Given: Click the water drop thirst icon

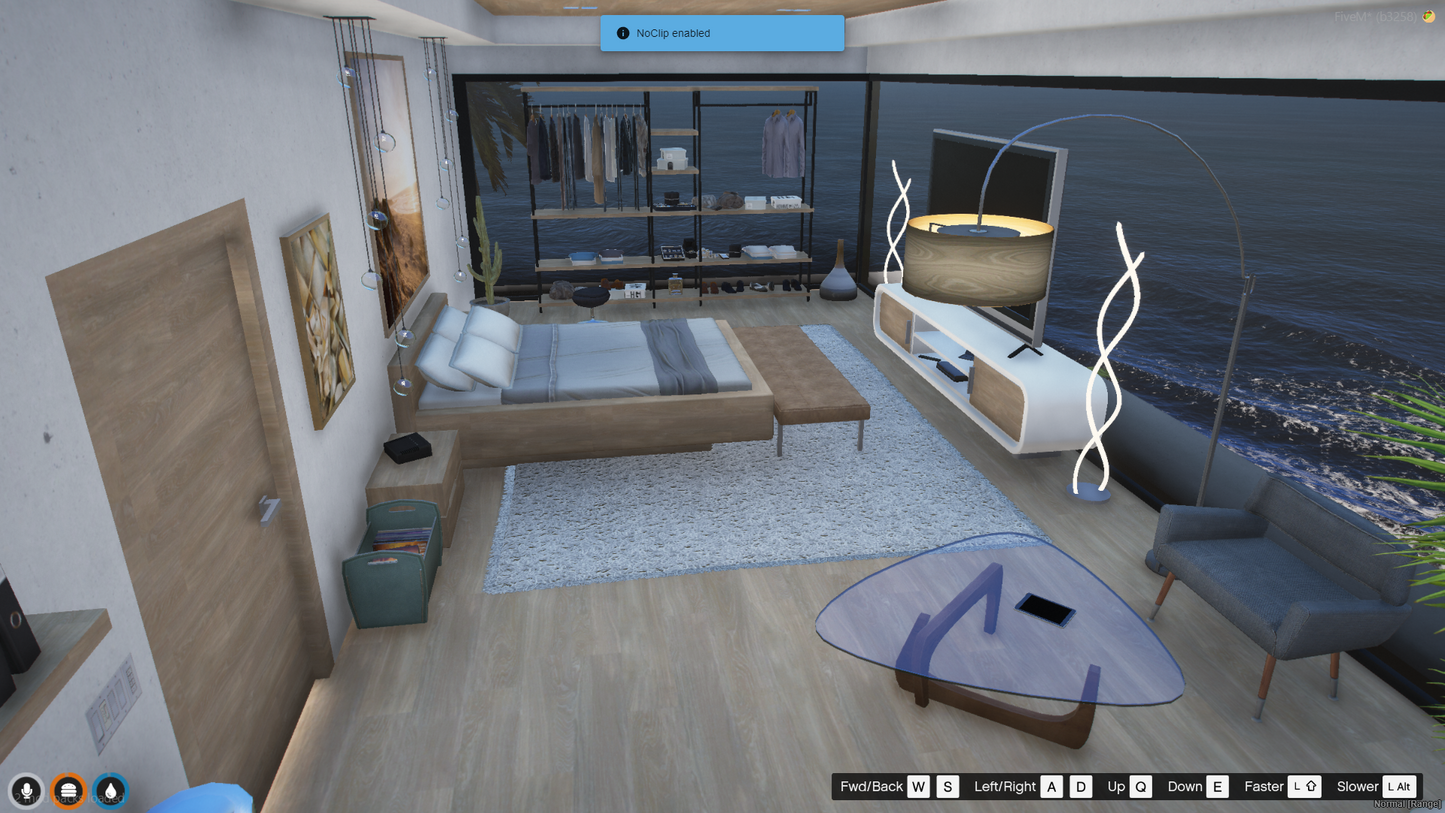Looking at the screenshot, I should (110, 790).
